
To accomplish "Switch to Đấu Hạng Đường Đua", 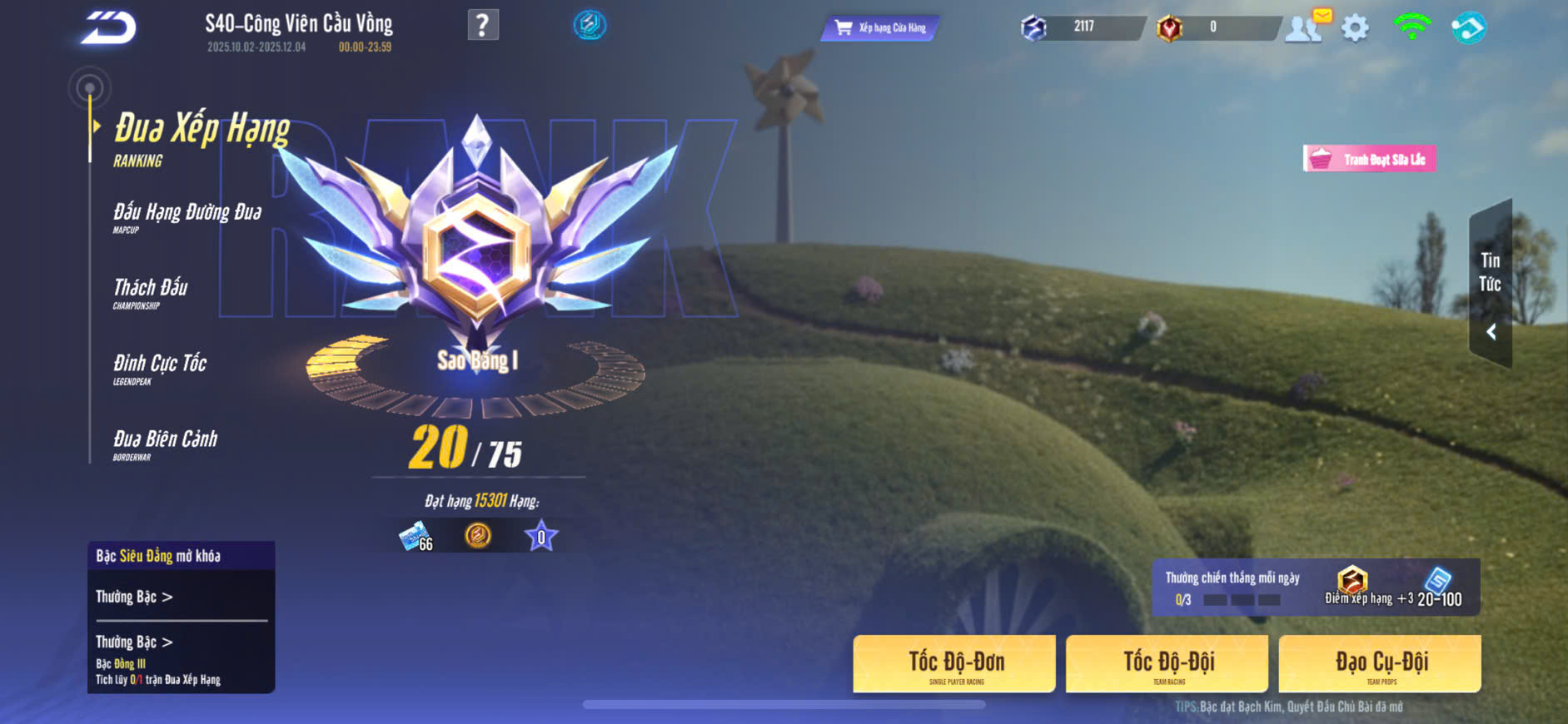I will [187, 216].
